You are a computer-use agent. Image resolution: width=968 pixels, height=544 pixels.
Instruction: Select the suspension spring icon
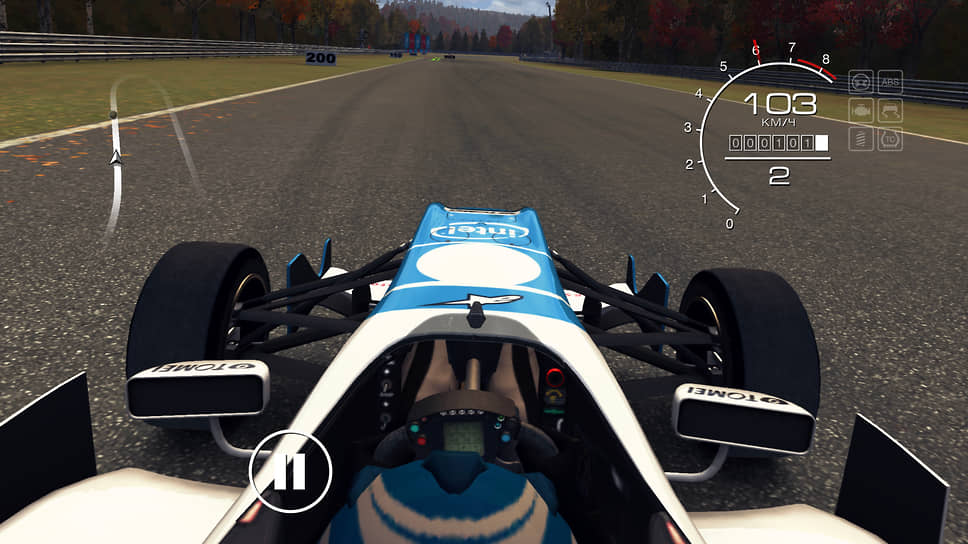(x=861, y=138)
